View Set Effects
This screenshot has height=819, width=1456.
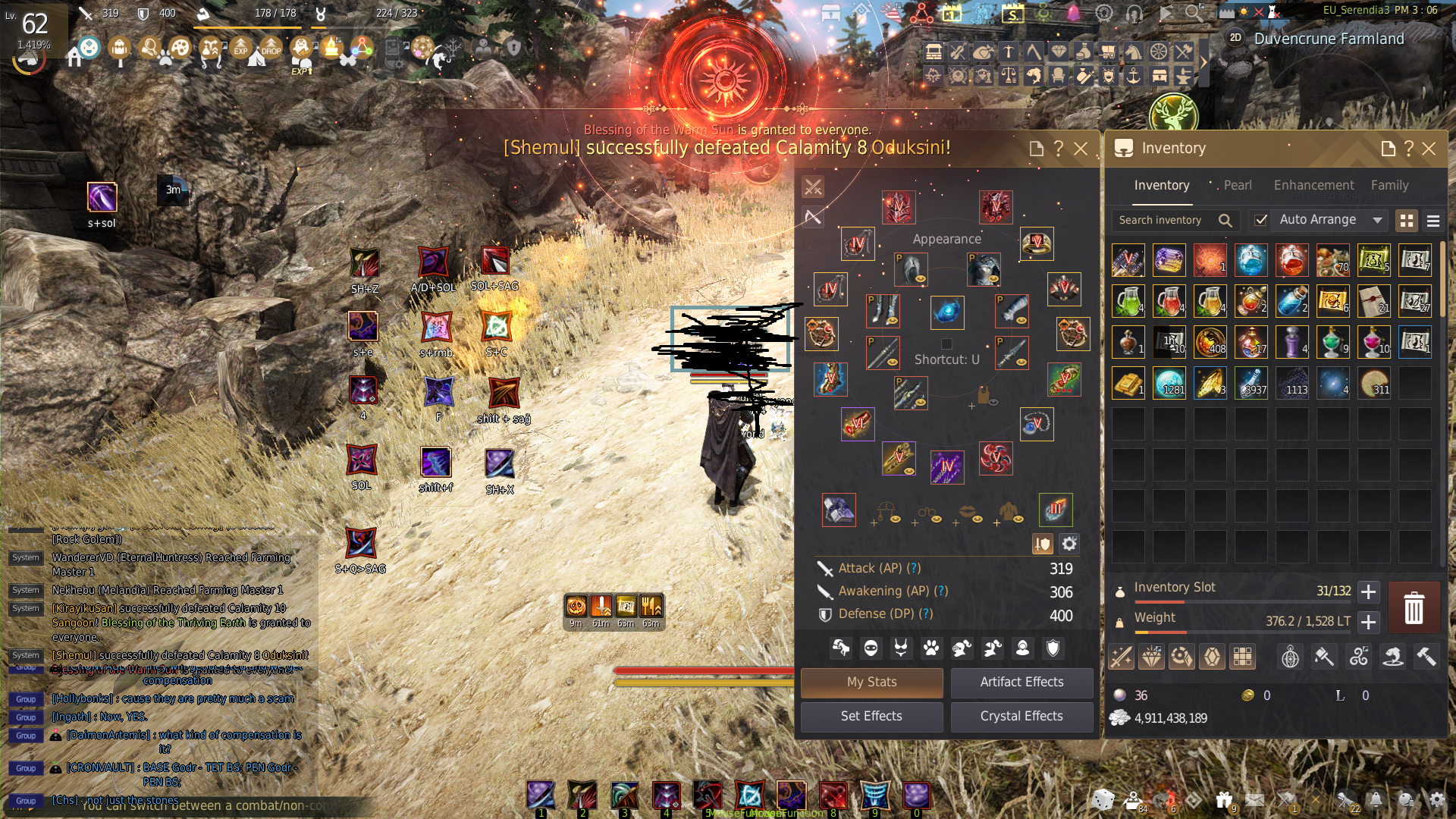871,716
